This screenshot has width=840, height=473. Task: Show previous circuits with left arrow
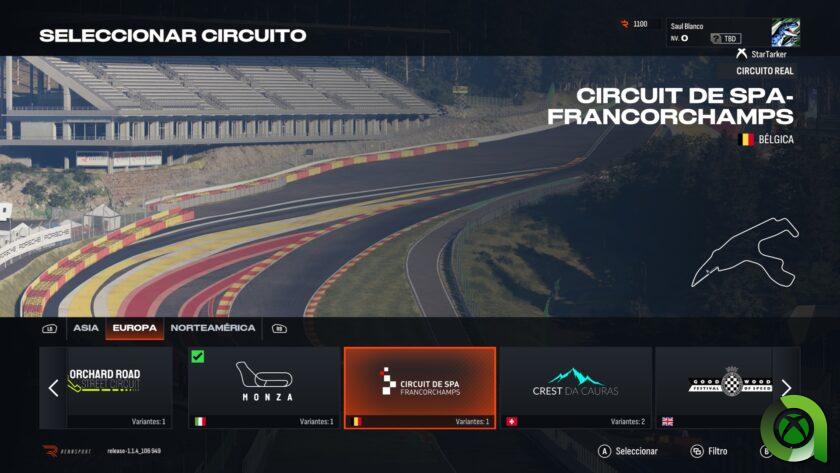coord(53,387)
